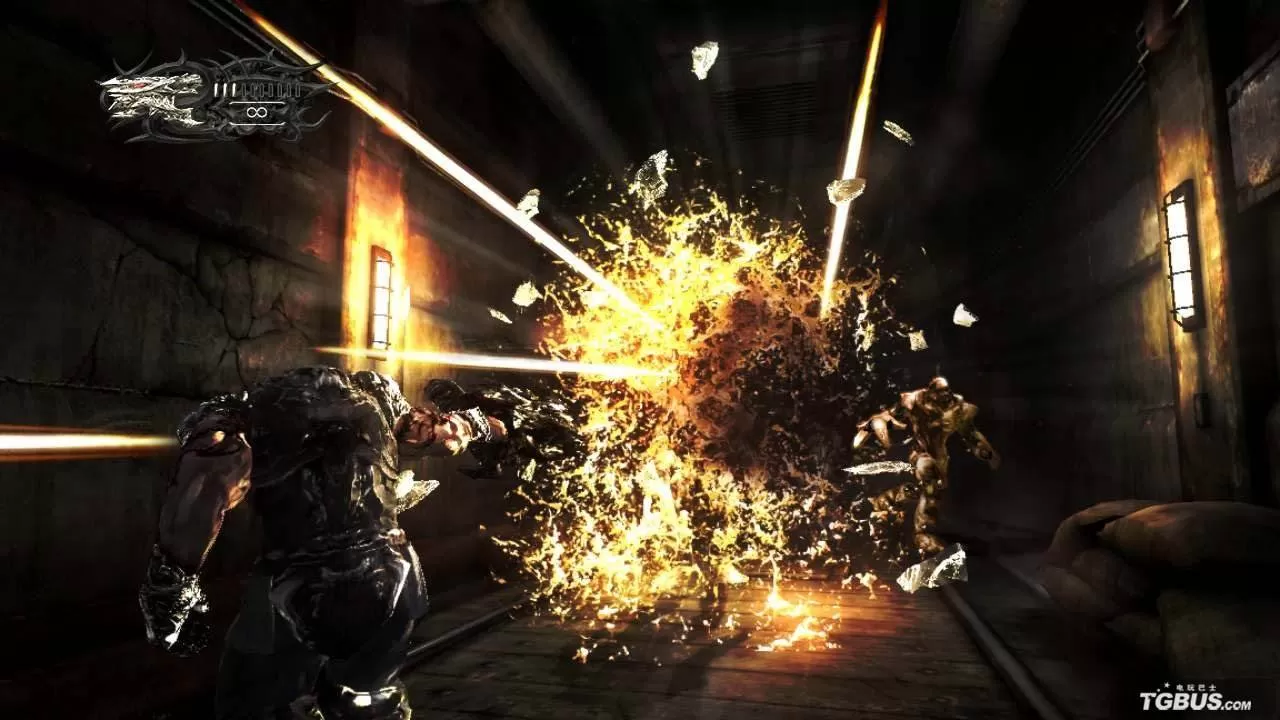This screenshot has width=1280, height=720.
Task: Click the silver dragon HUD emblem
Action: 150,100
